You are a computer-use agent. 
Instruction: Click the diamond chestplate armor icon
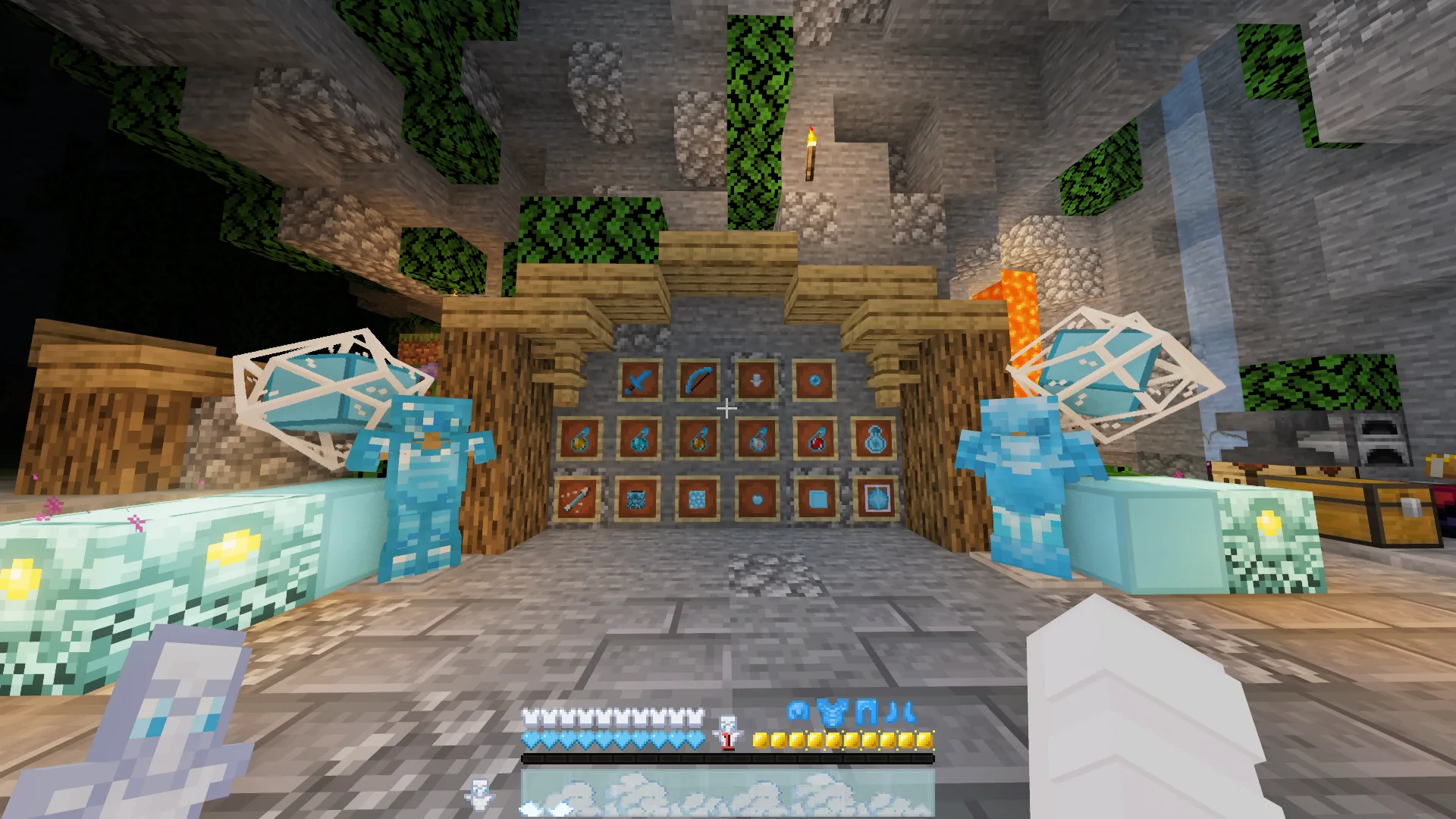833,713
